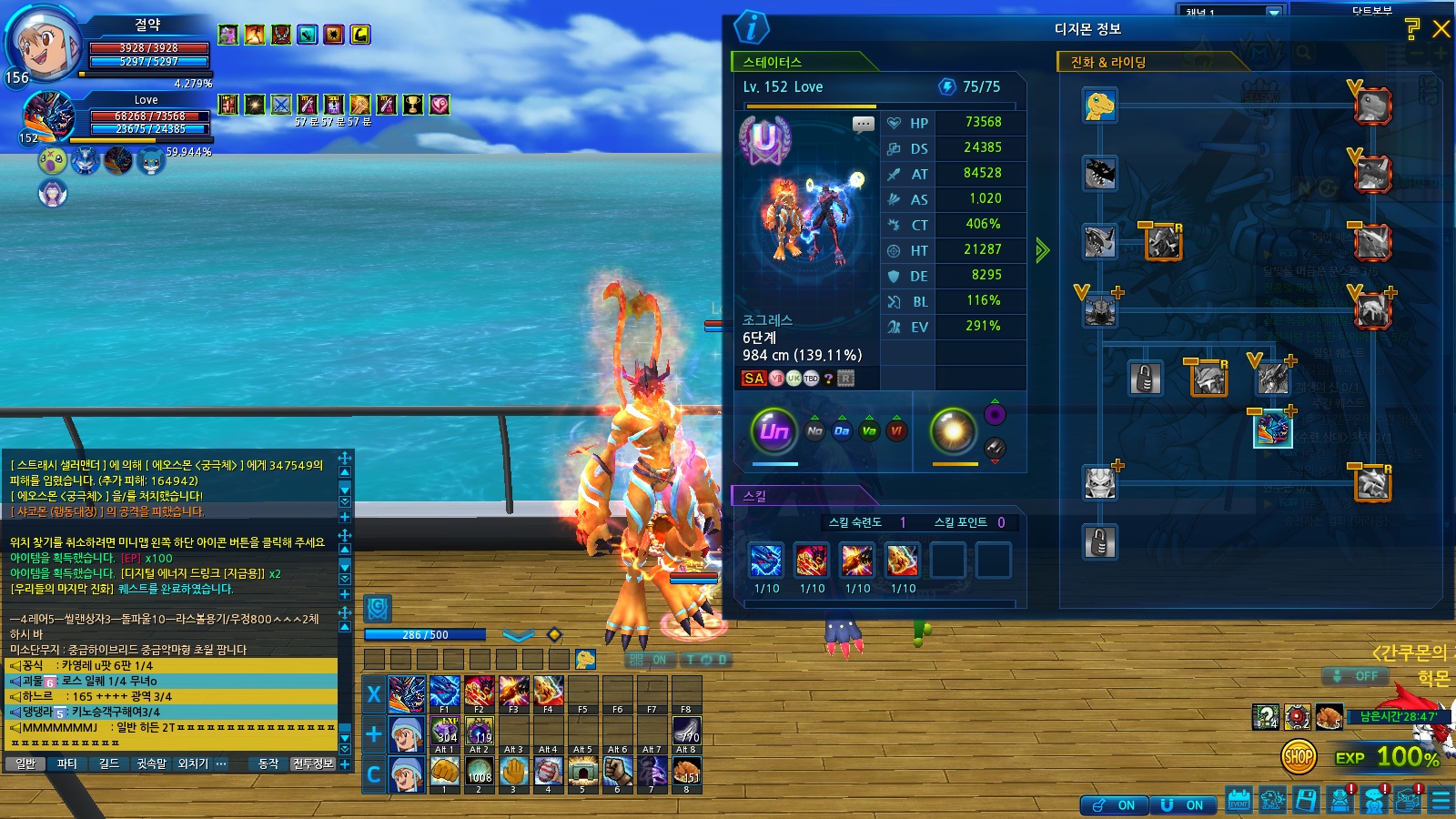Switch chat to the 길드 tab

point(108,763)
